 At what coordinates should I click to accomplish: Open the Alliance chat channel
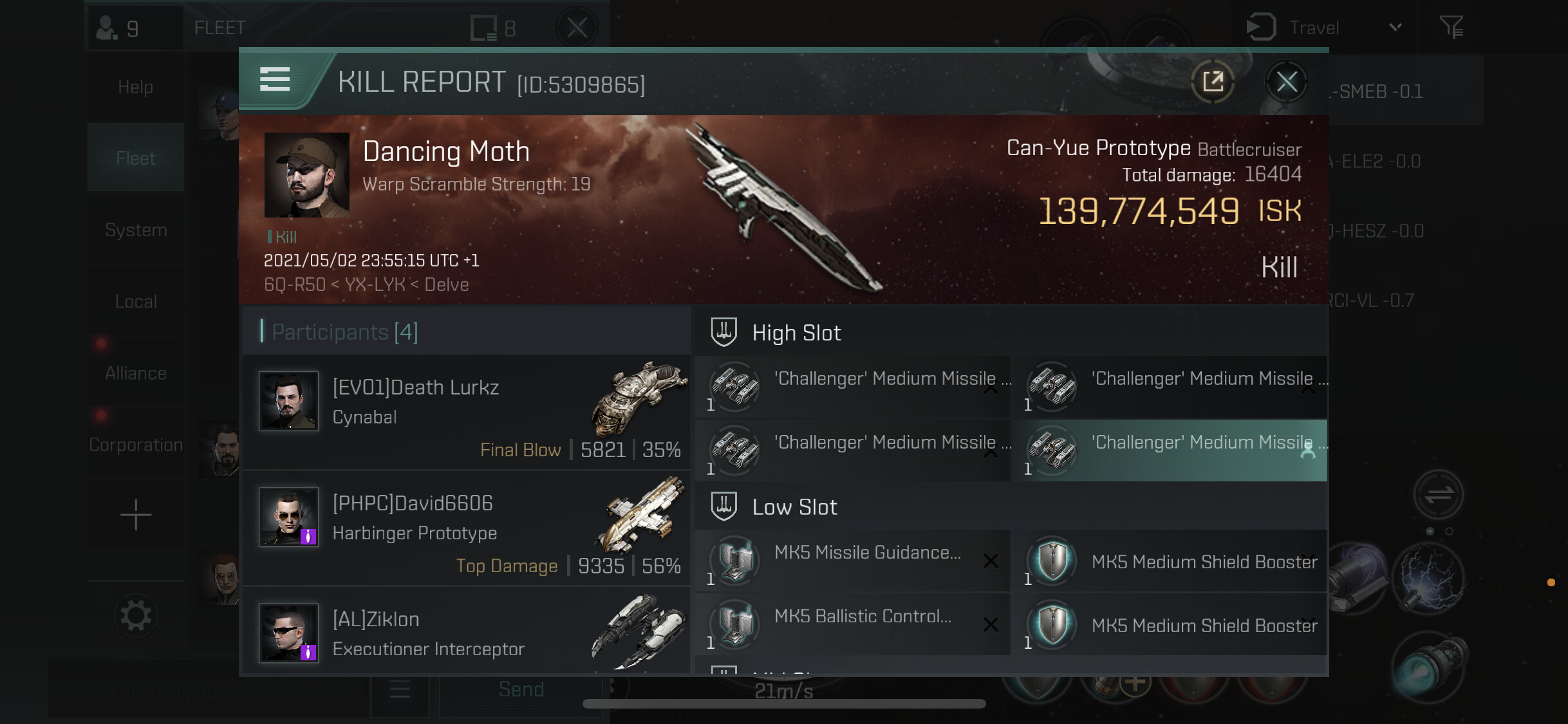click(136, 373)
